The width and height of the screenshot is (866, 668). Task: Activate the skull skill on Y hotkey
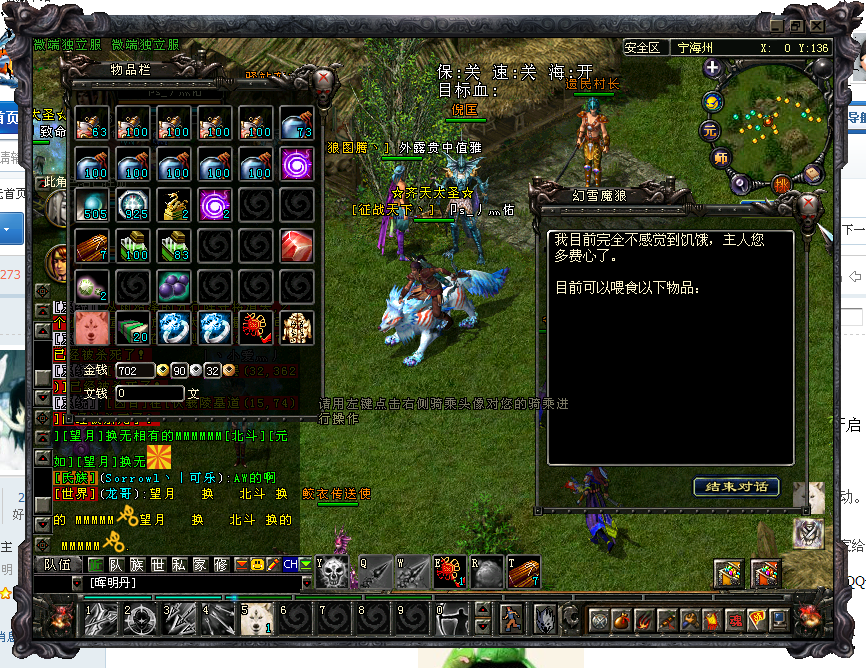tap(333, 572)
